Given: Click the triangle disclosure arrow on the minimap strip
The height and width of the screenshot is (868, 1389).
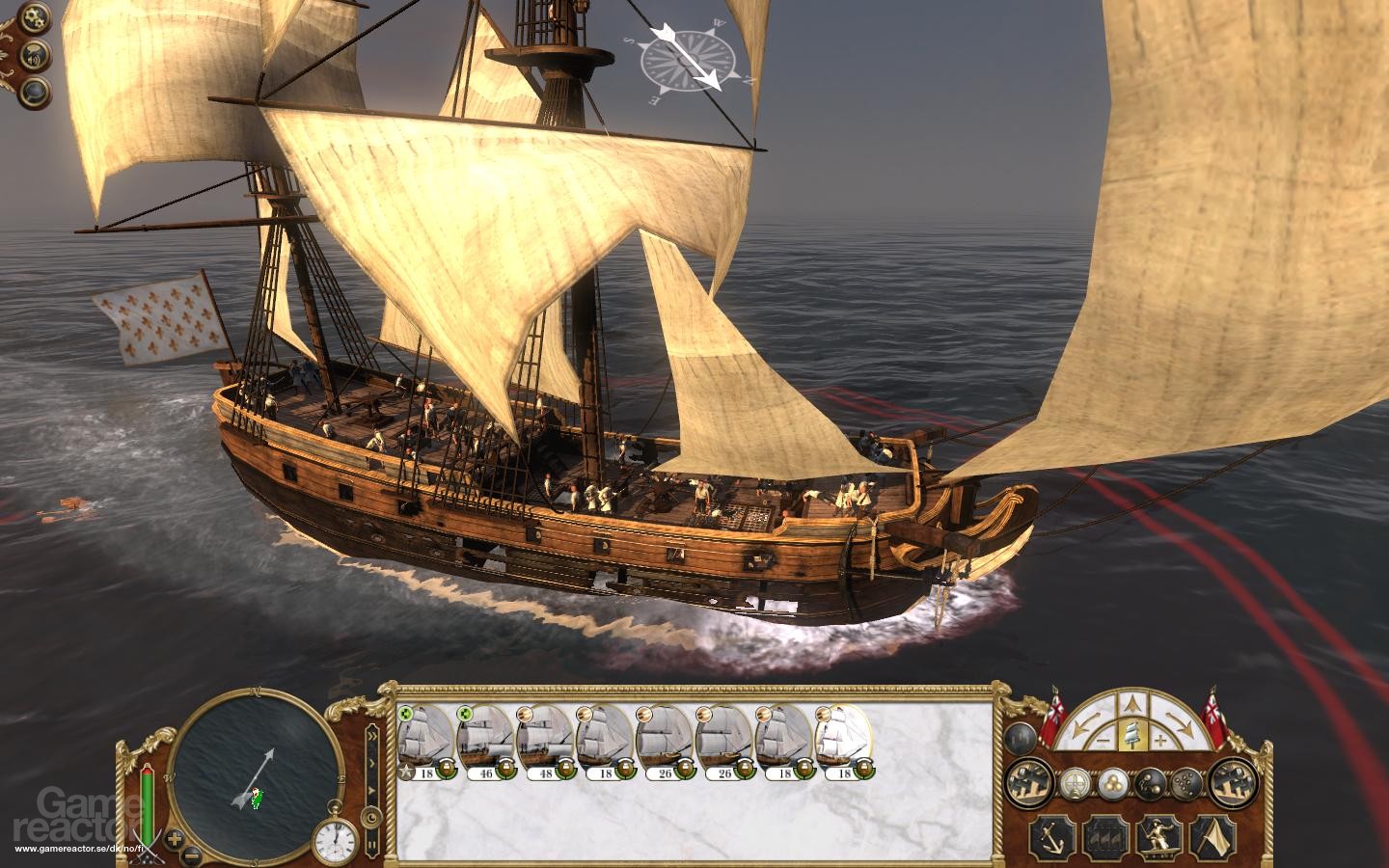Looking at the screenshot, I should click(x=372, y=790).
